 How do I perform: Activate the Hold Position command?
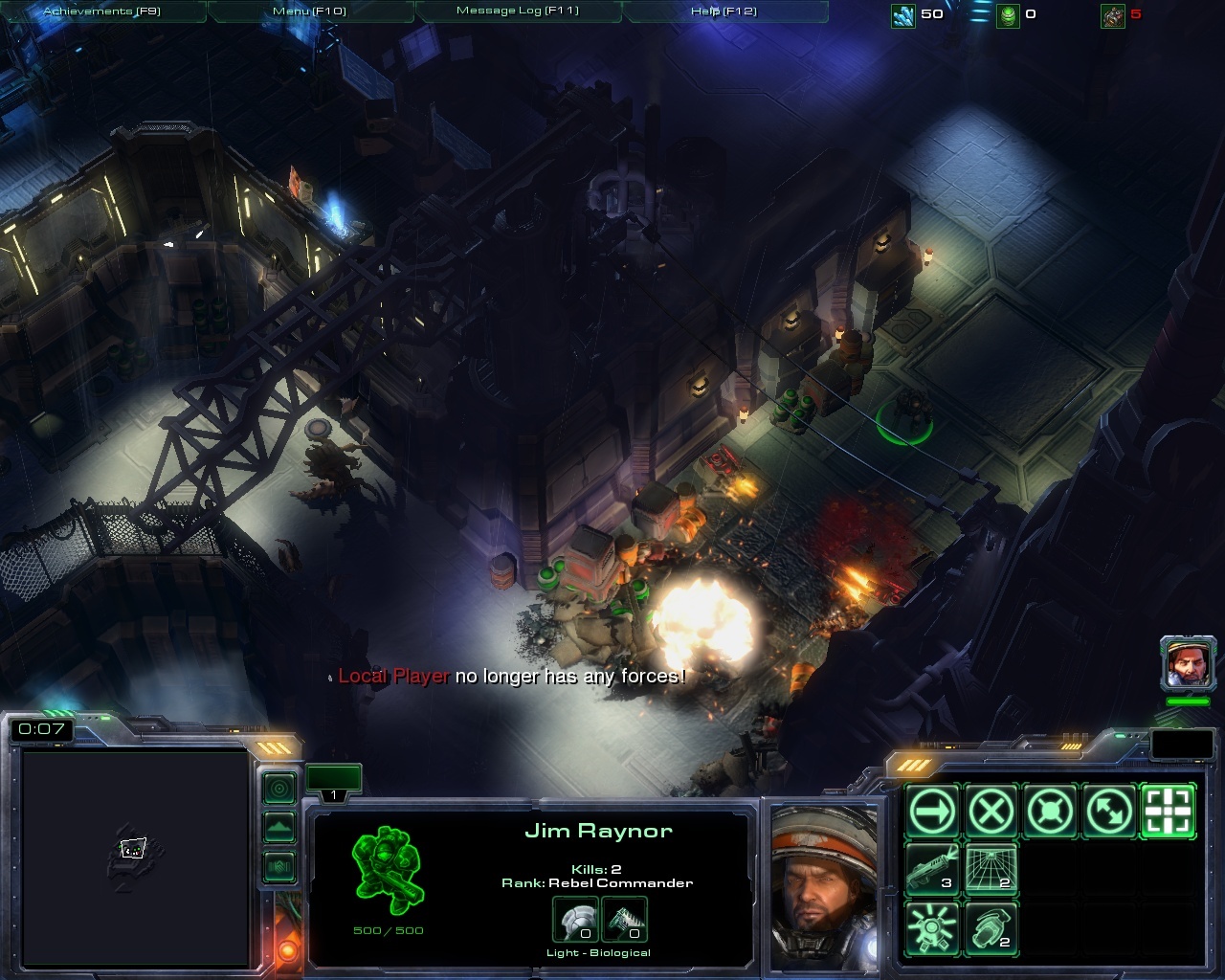point(1051,812)
